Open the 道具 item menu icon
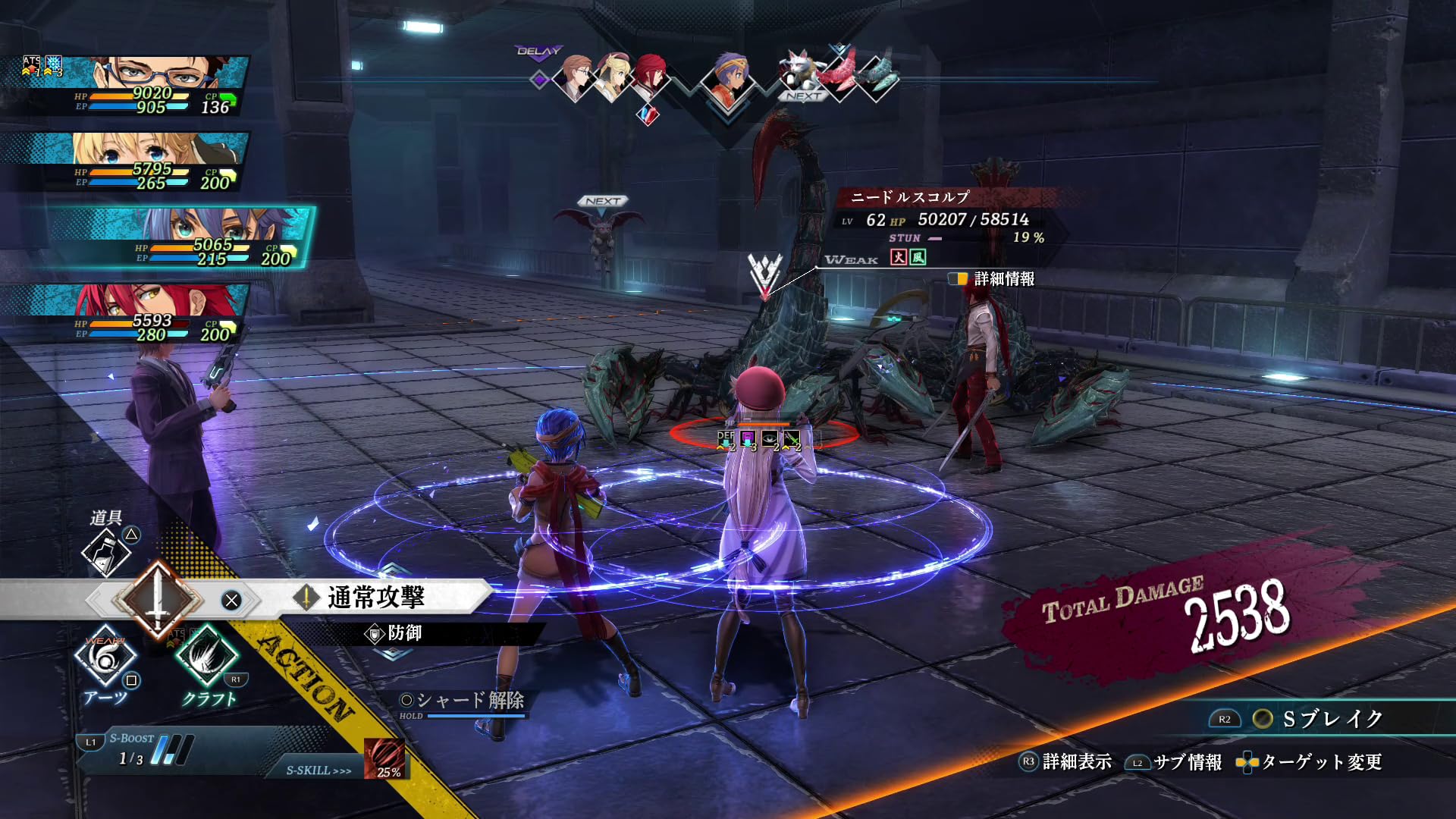Screen dimensions: 1456x819 [x=106, y=551]
